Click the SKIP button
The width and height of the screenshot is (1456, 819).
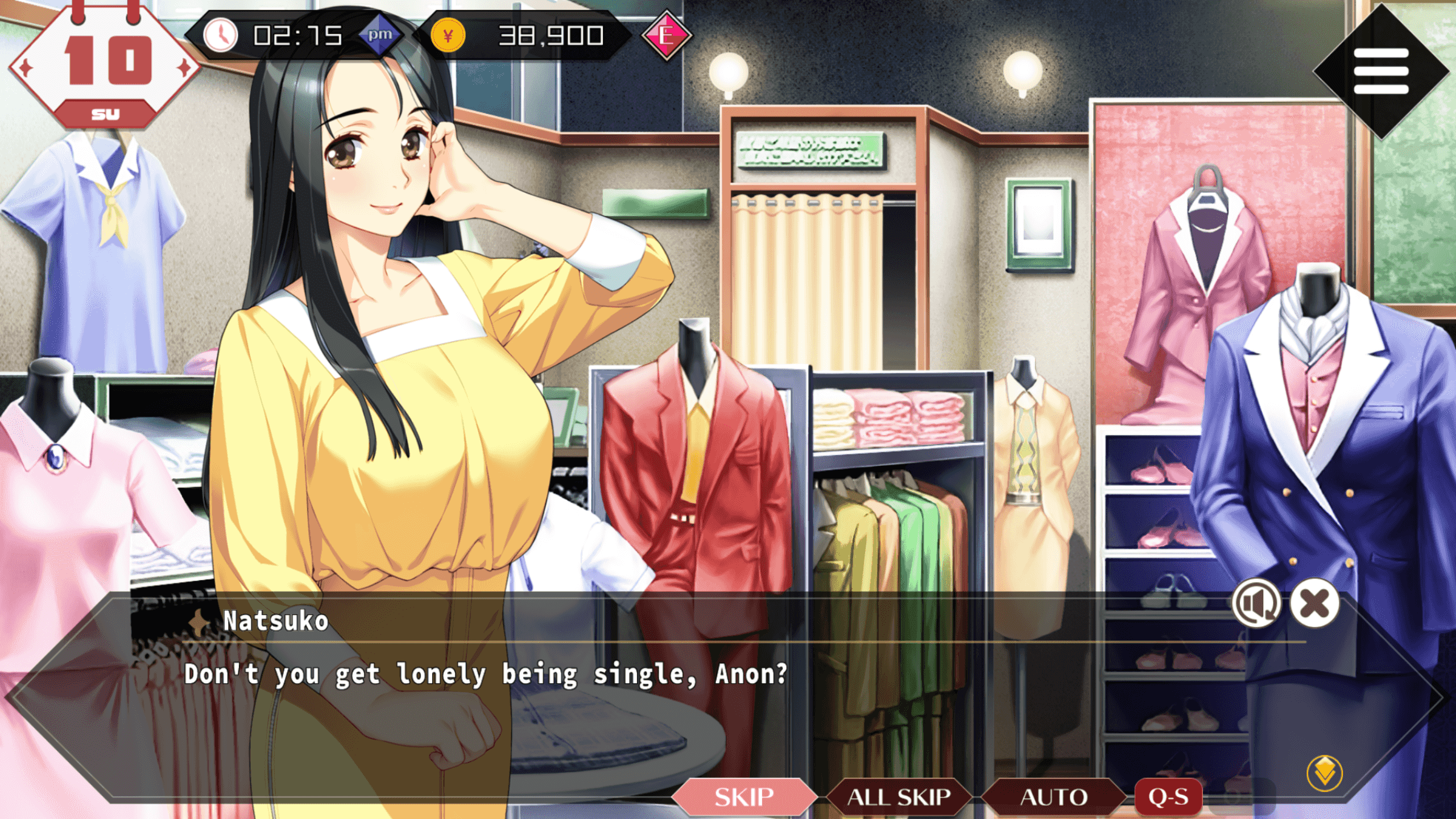743,797
